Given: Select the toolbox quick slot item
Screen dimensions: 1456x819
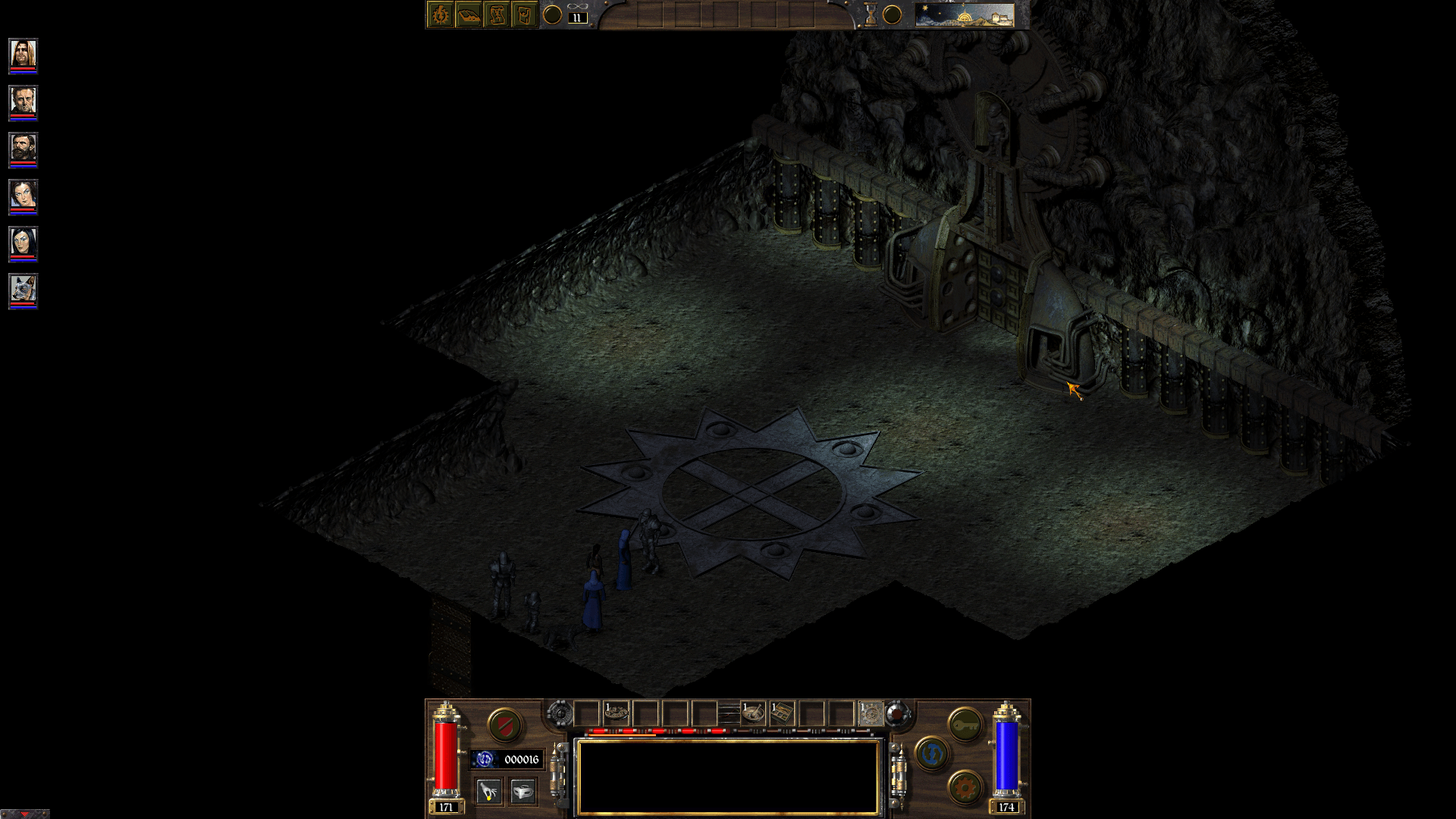Looking at the screenshot, I should tap(782, 713).
